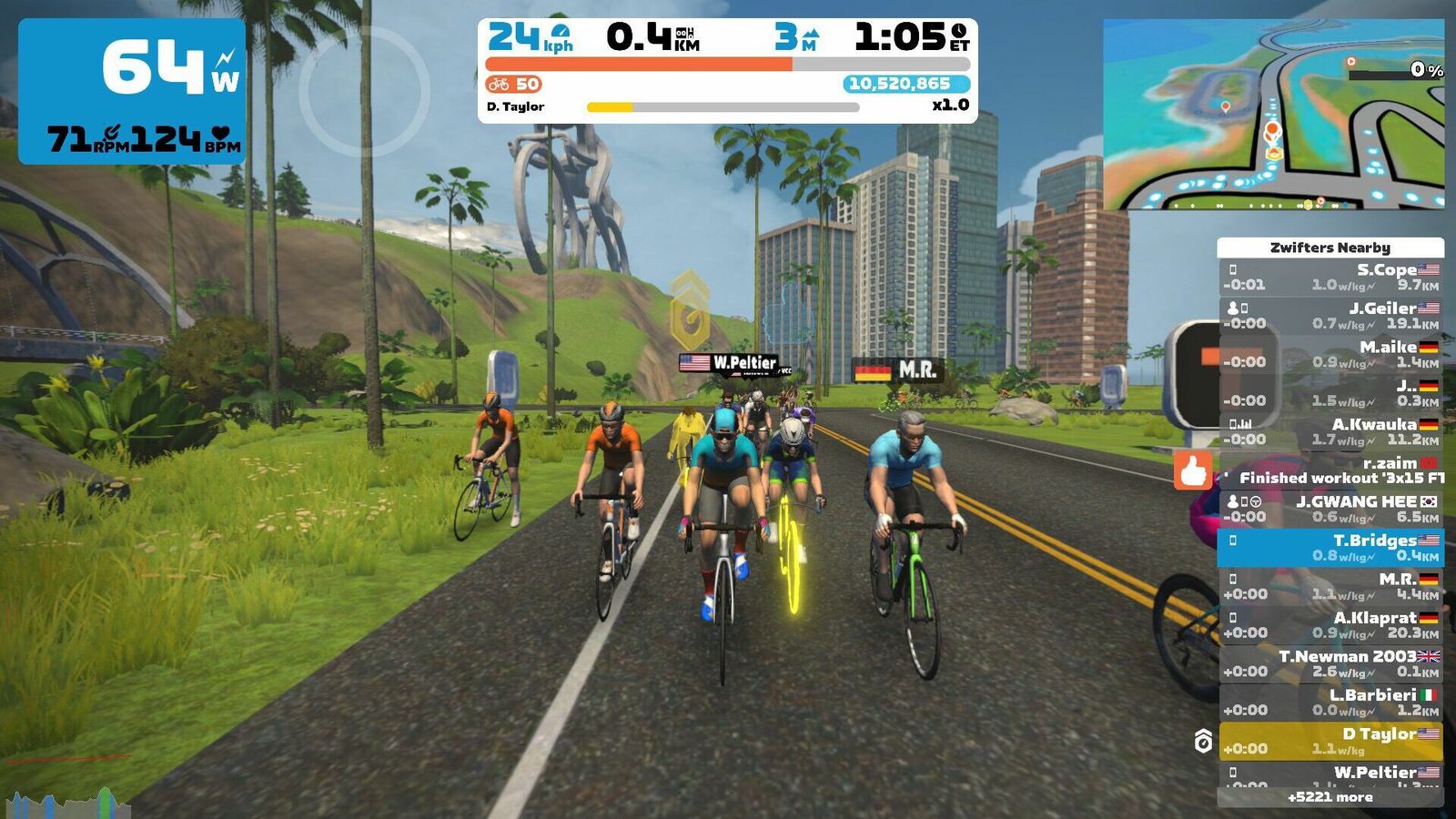Select L.Barbieri in the Zwifters Nearby list
Image resolution: width=1456 pixels, height=819 pixels.
pyautogui.click(x=1330, y=703)
